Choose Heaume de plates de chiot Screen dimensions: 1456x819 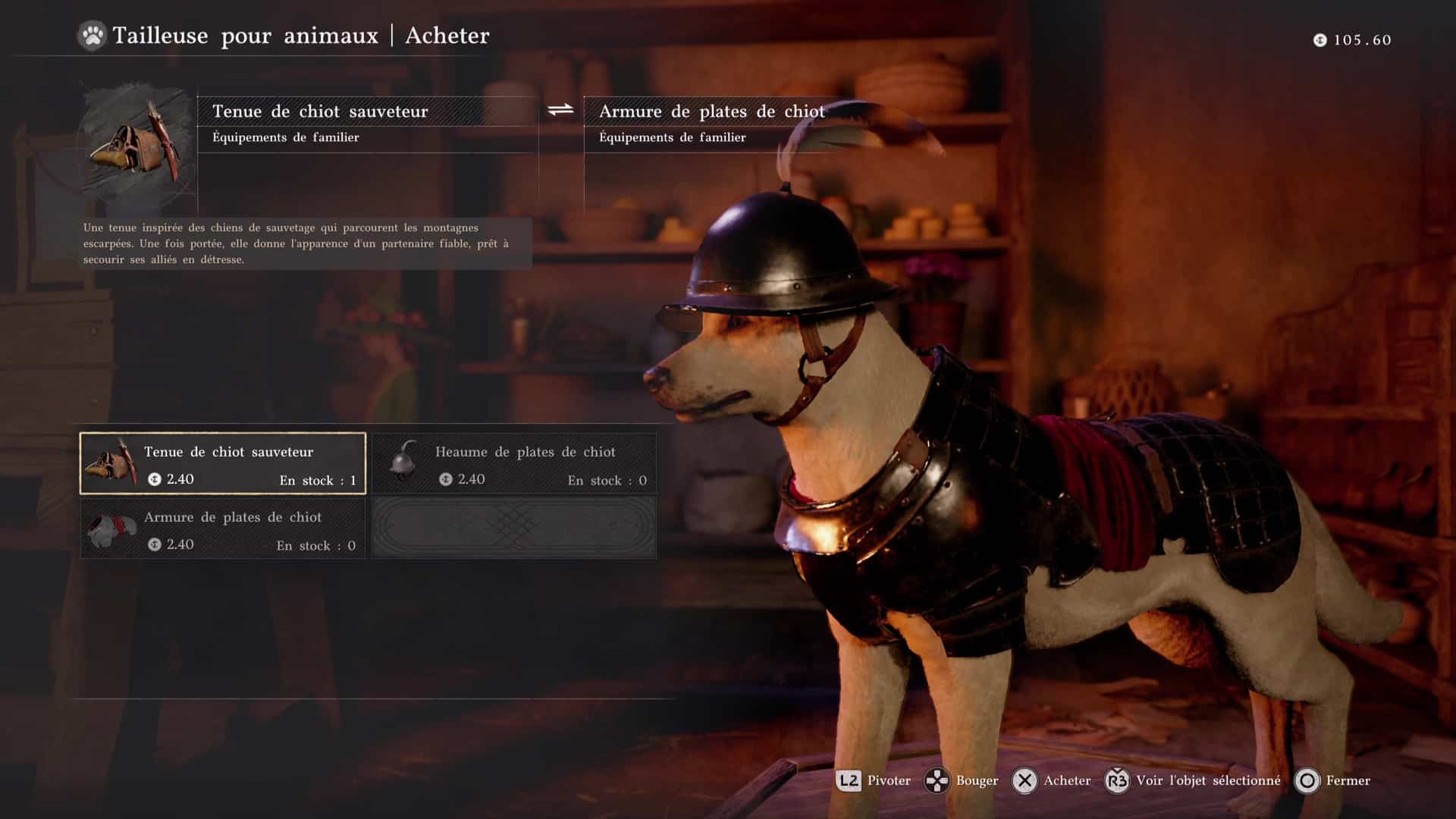click(x=514, y=463)
